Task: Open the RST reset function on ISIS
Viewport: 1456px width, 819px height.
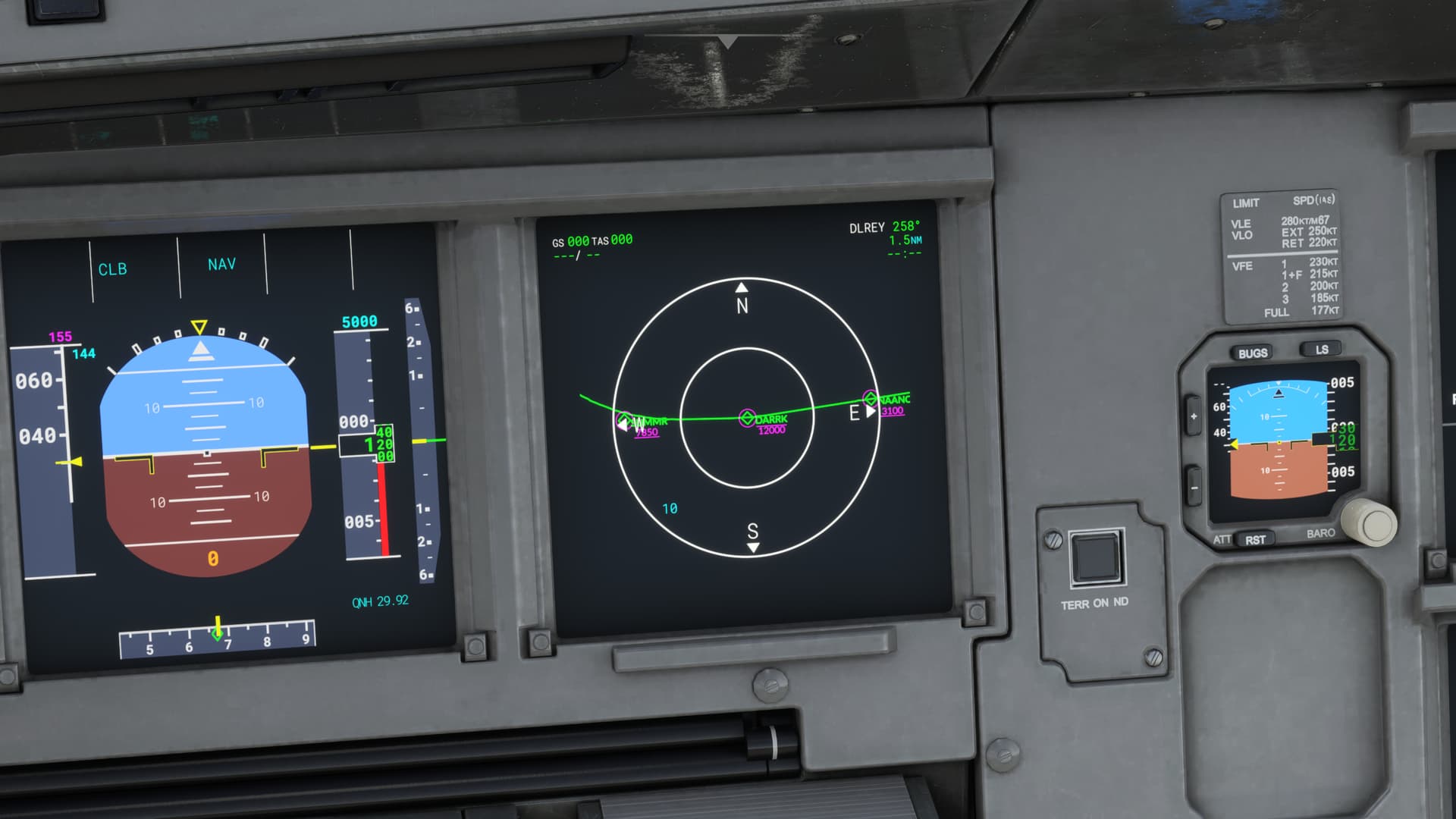Action: click(x=1257, y=539)
